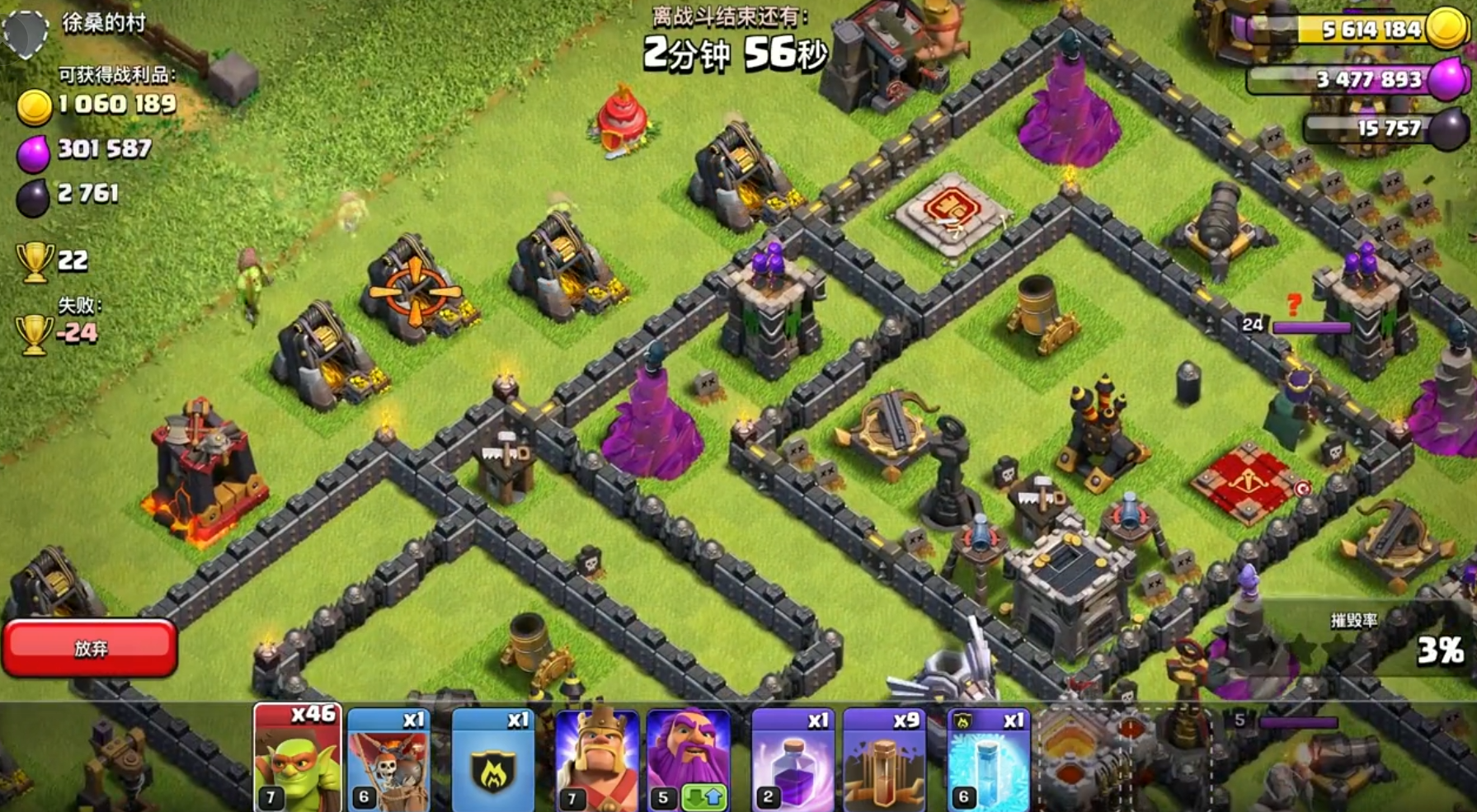Pick the Freeze spell card
1477x812 pixels.
pyautogui.click(x=988, y=758)
